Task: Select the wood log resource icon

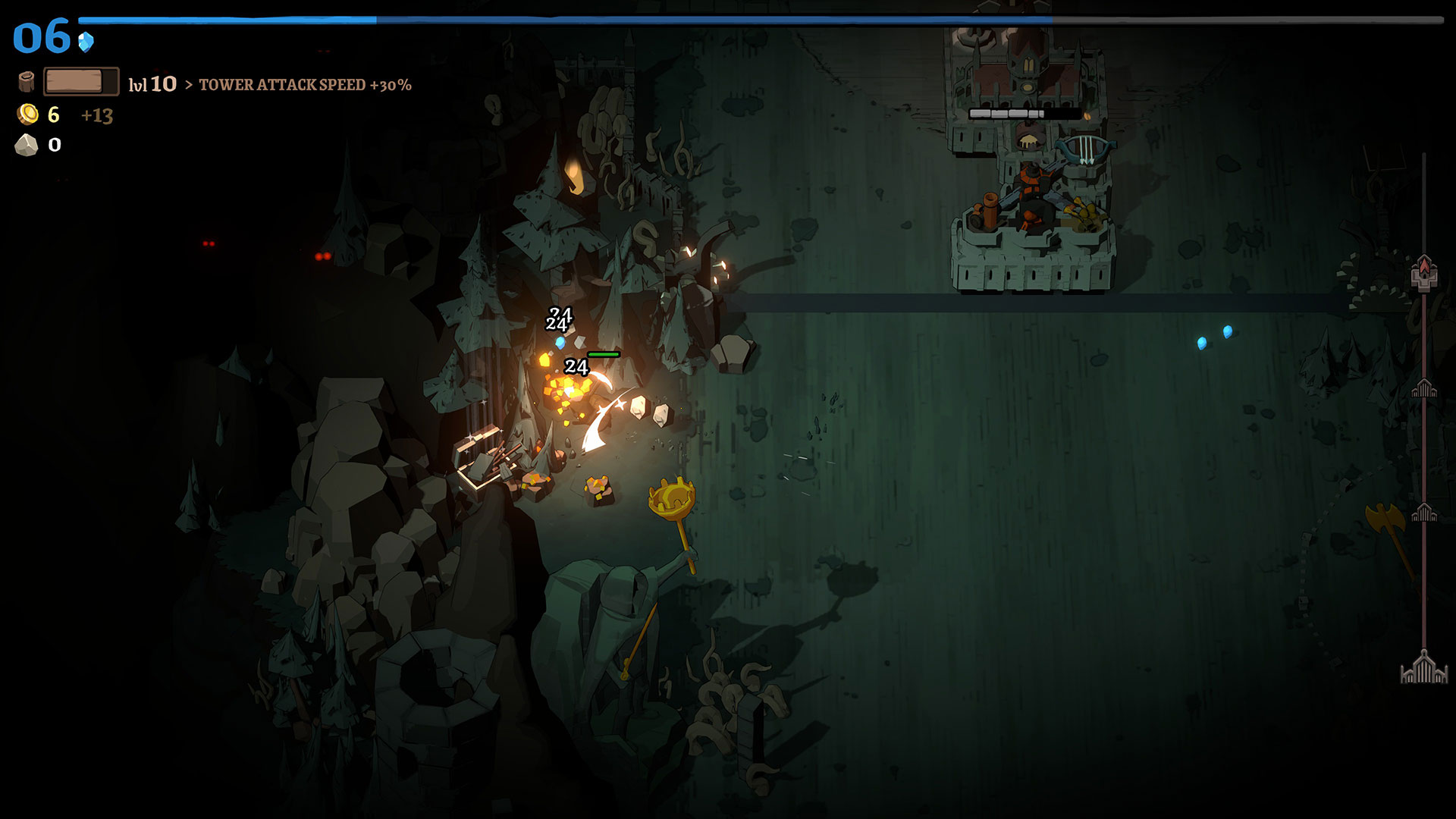Action: pyautogui.click(x=27, y=81)
